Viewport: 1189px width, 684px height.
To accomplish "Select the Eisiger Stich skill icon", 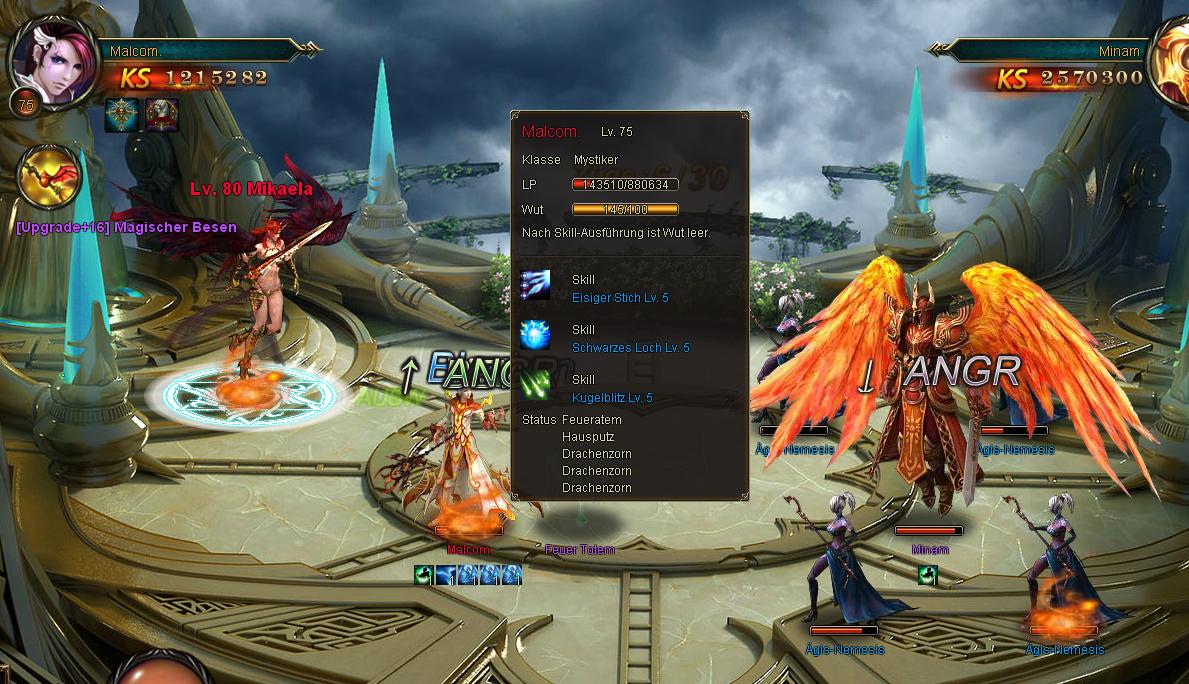I will click(x=536, y=287).
